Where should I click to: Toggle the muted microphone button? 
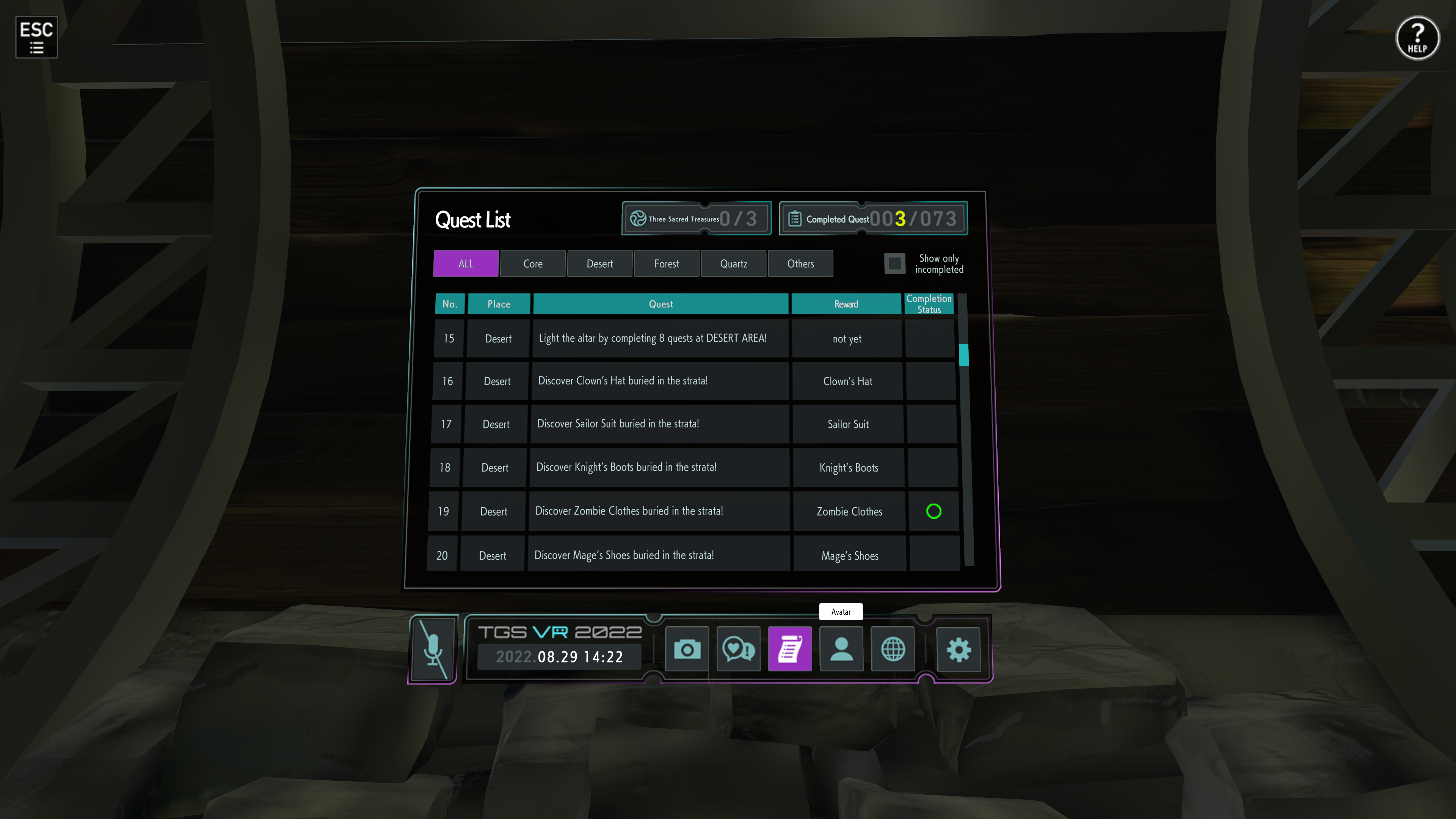[433, 649]
